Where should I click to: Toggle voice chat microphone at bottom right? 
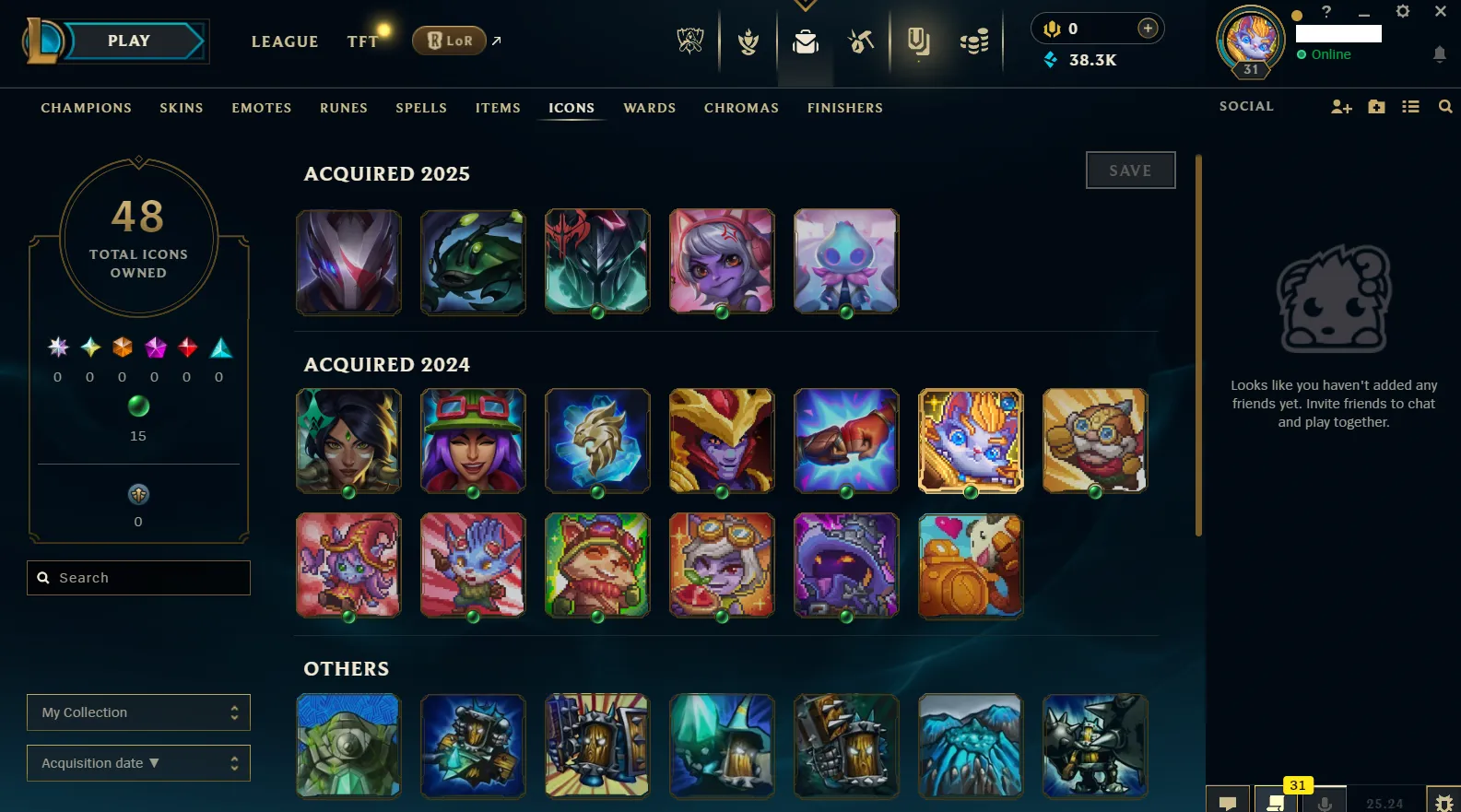click(1325, 800)
